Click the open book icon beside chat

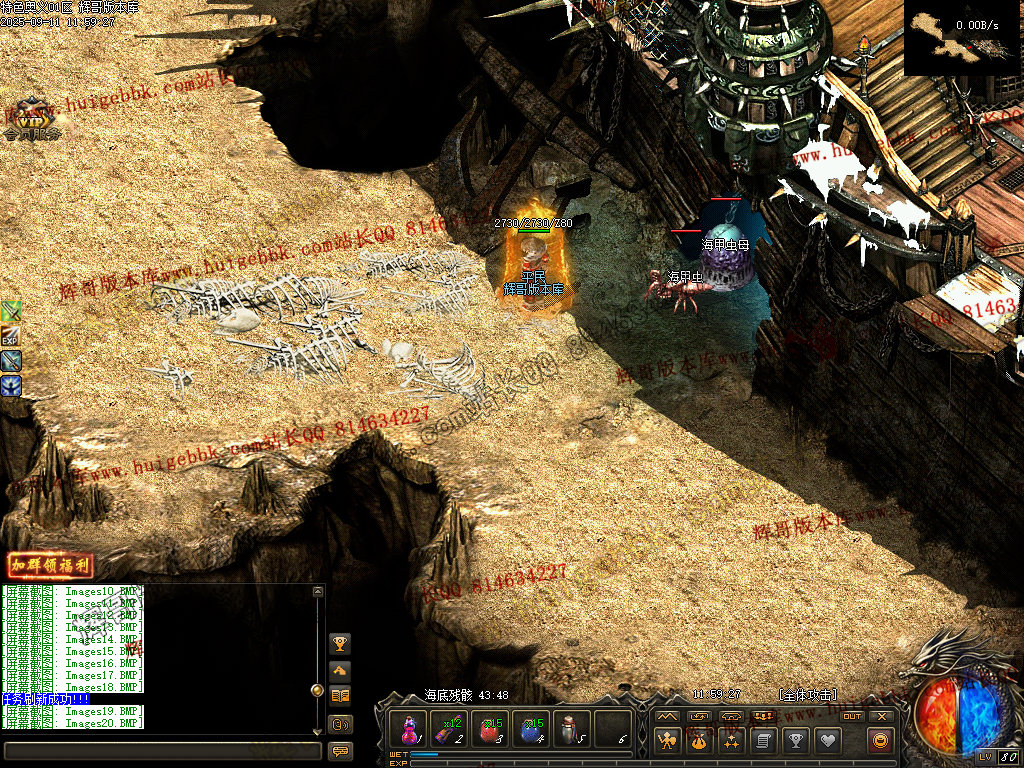click(340, 696)
